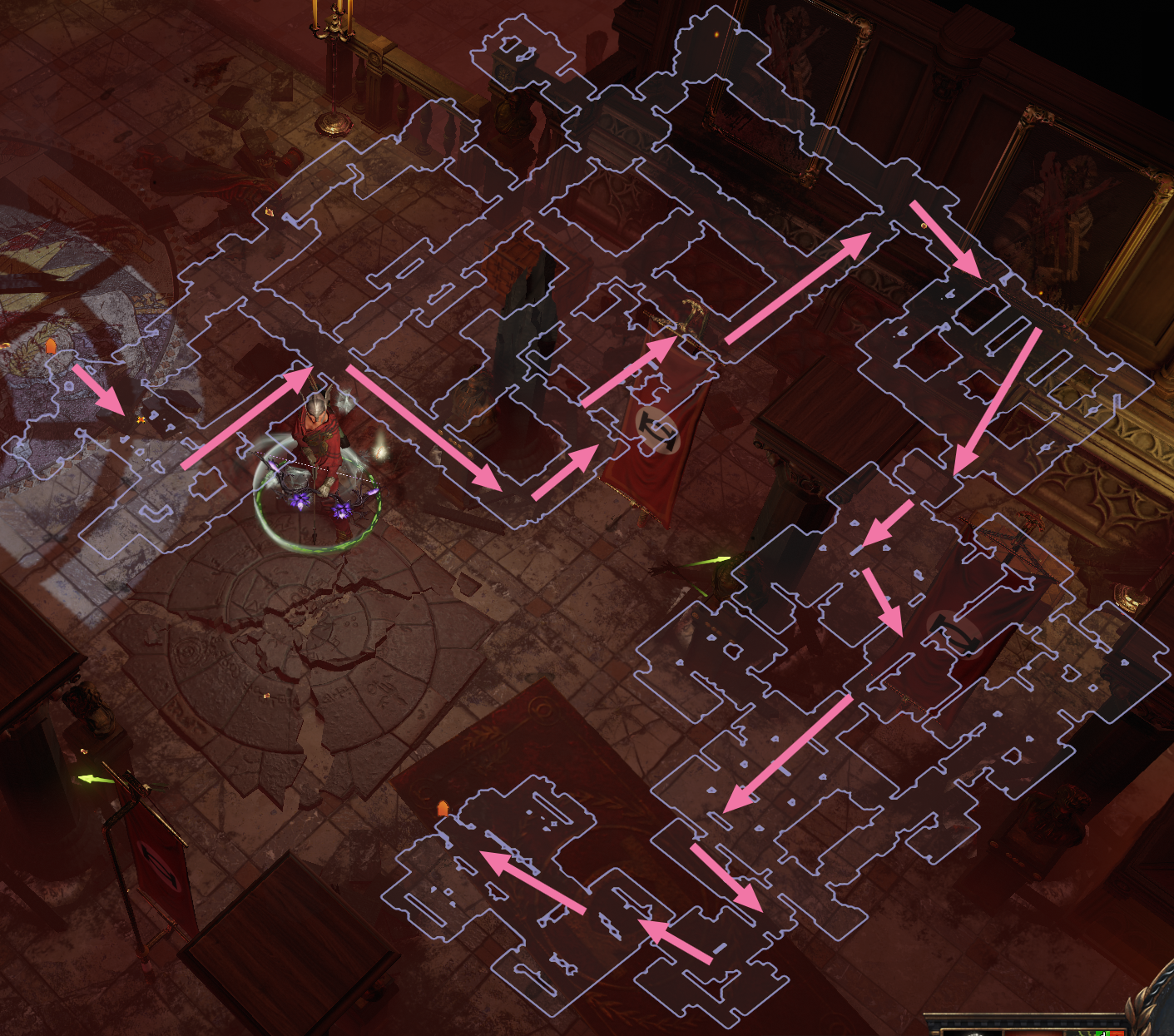This screenshot has width=1174, height=1036.
Task: Select the orange star quest marker on the map
Action: click(141, 420)
